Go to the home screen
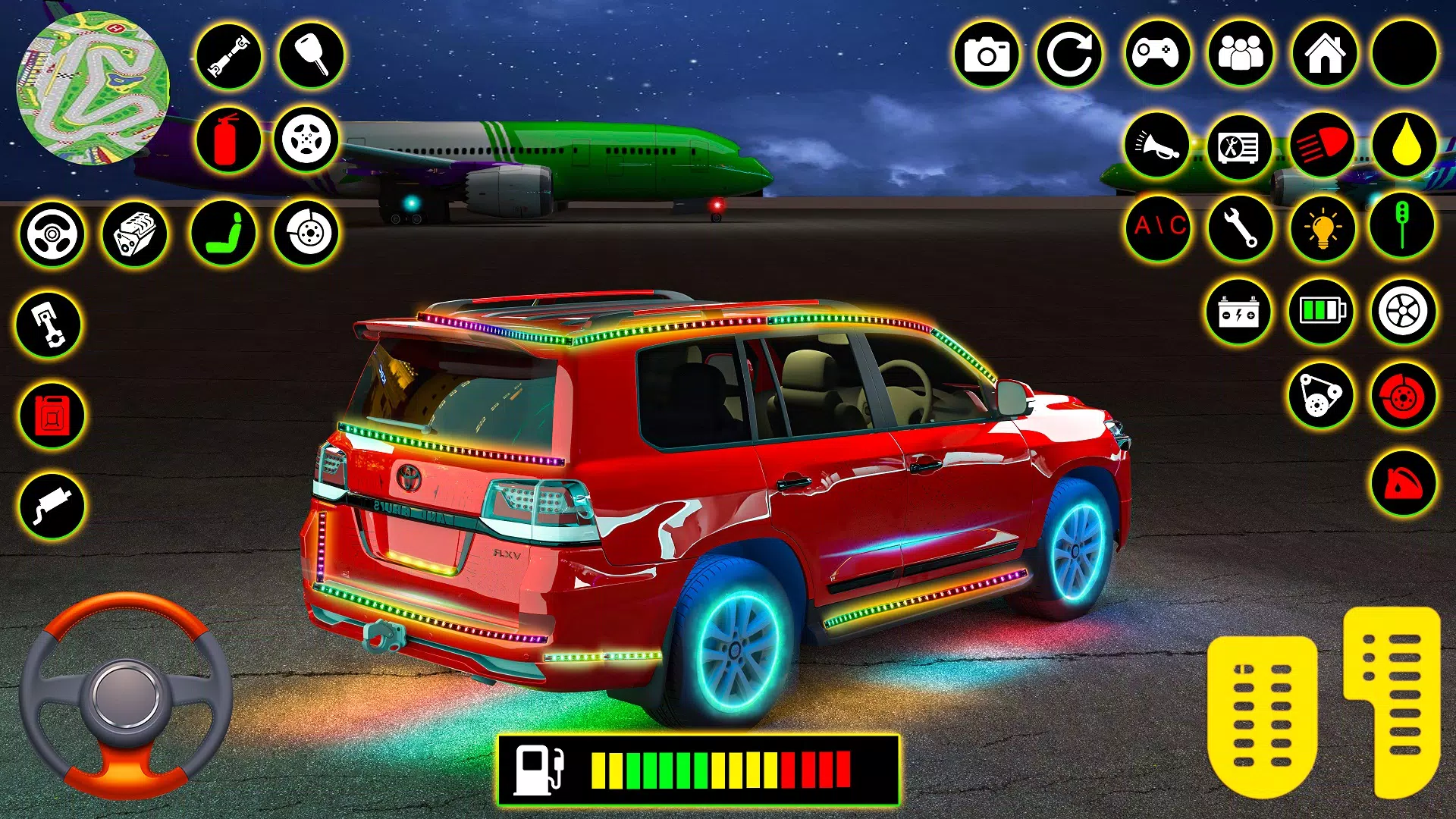 [x=1324, y=55]
